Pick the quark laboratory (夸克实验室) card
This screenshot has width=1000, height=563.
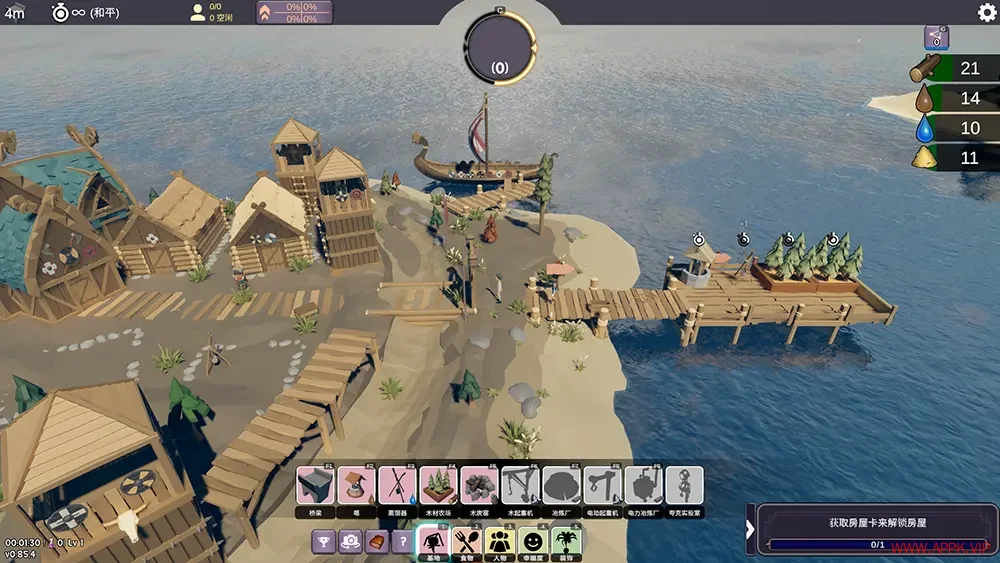pos(685,486)
